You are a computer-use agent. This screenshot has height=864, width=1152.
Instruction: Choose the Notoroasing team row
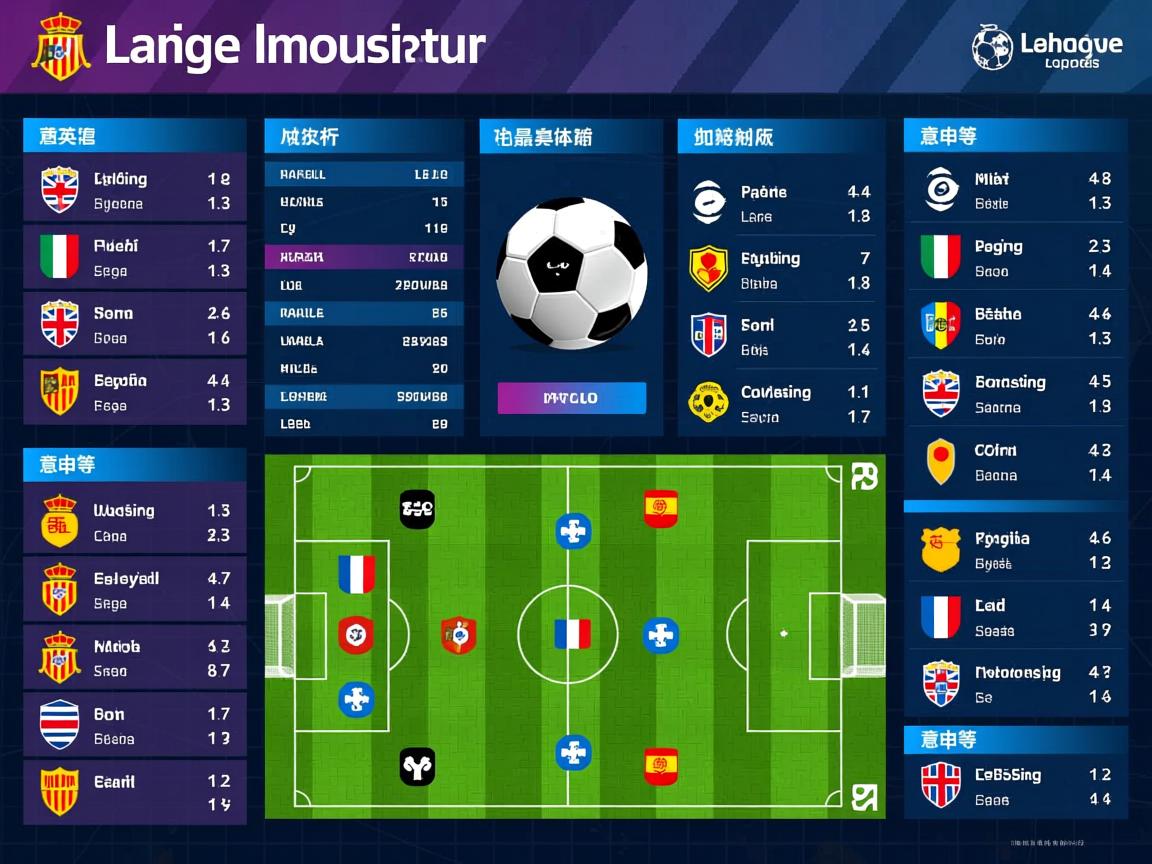pos(1015,684)
